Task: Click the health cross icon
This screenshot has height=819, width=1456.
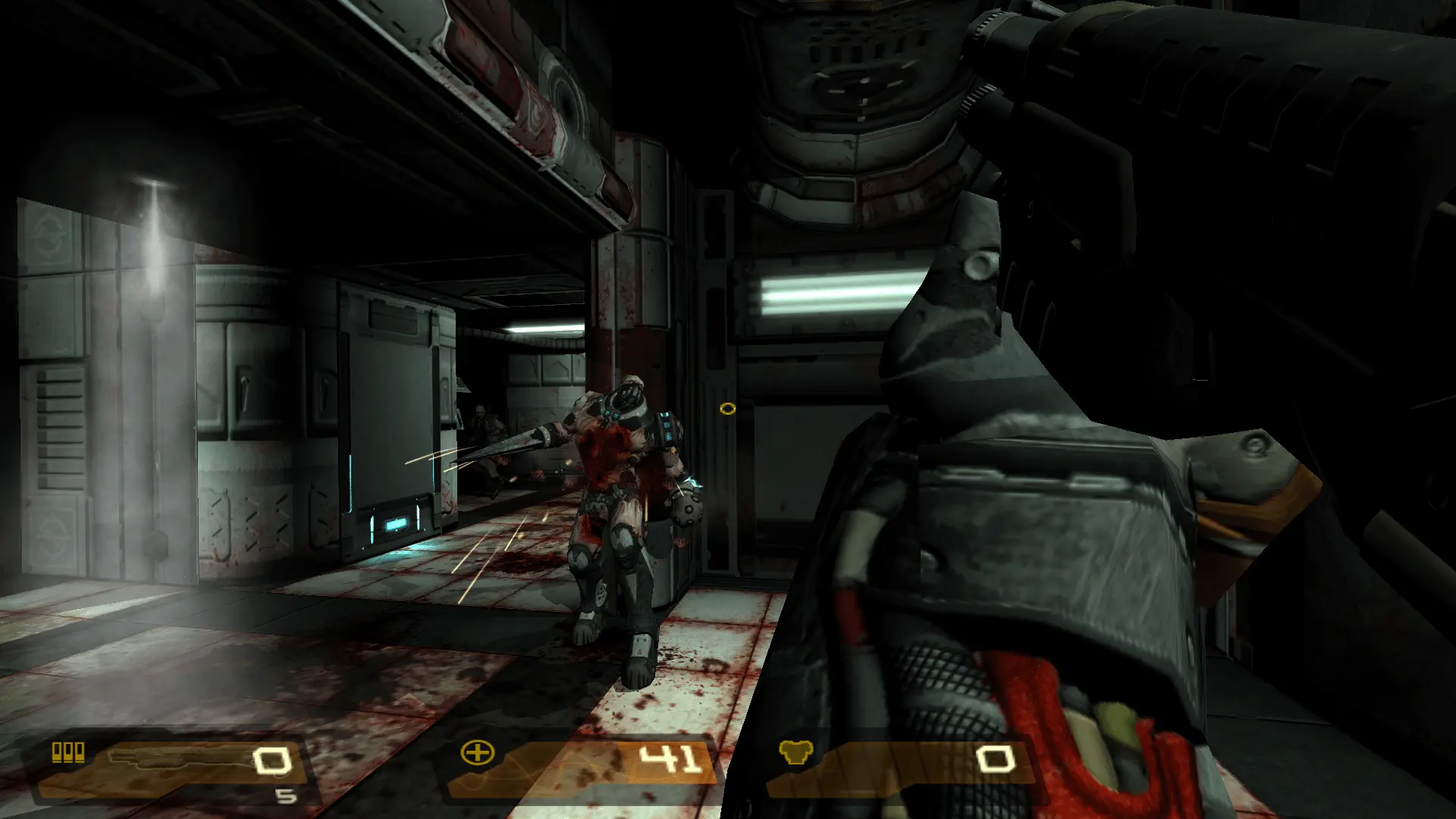Action: pyautogui.click(x=477, y=753)
